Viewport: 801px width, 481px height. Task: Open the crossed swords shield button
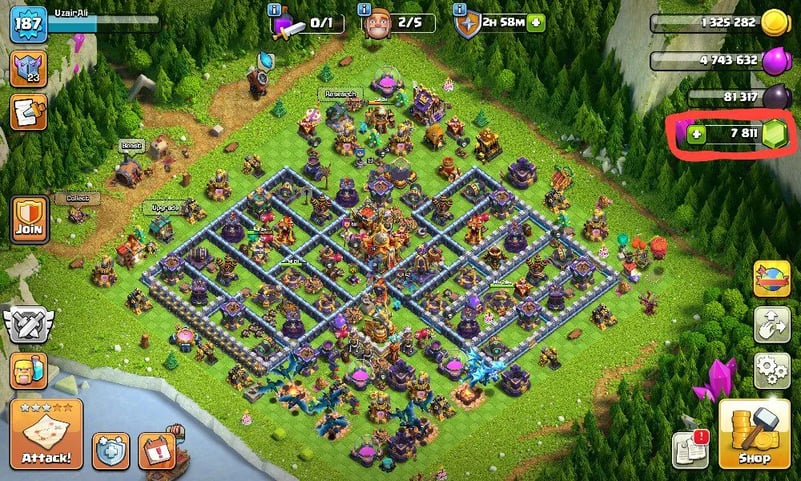click(x=28, y=323)
